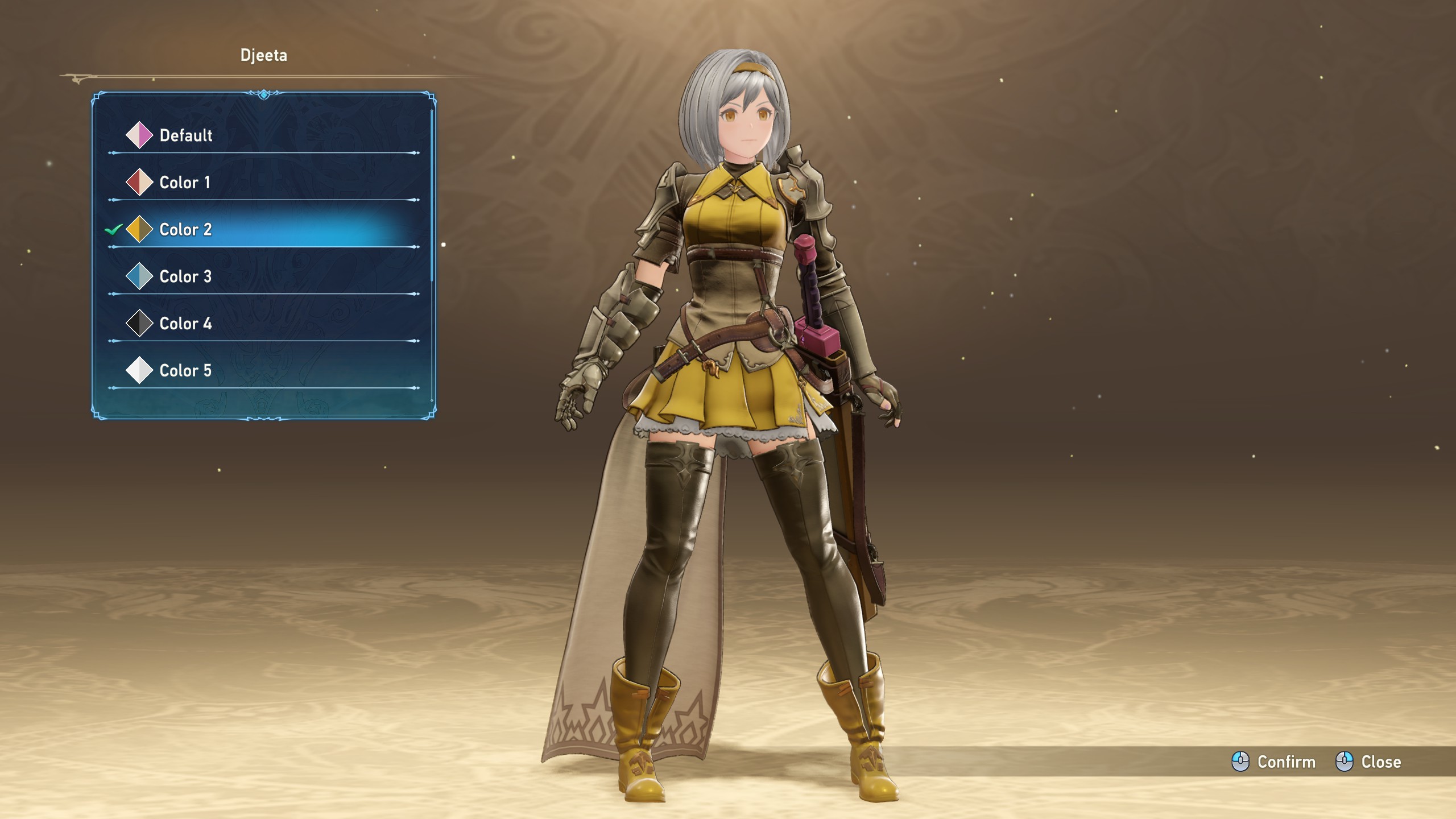This screenshot has height=819, width=1456.
Task: Choose the Color 1 outfit scheme
Action: click(x=184, y=183)
